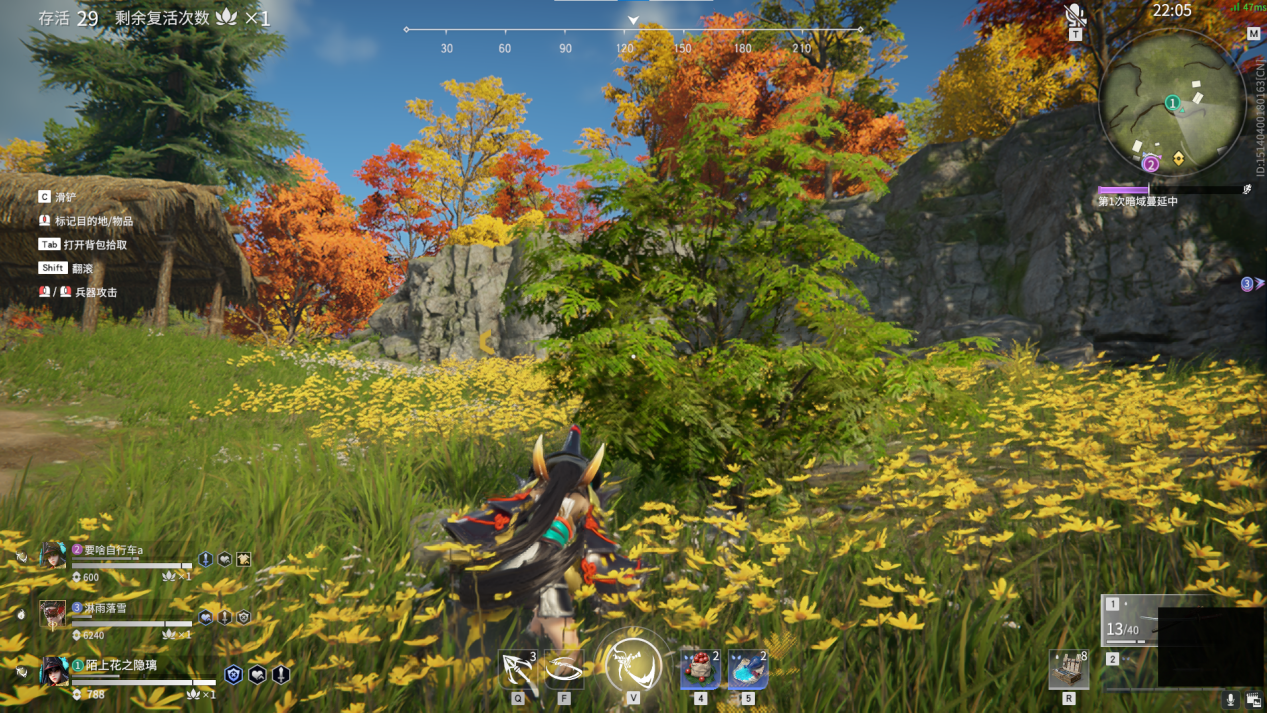This screenshot has height=713, width=1267.
Task: Select the repair kit crate slot
Action: (1068, 670)
